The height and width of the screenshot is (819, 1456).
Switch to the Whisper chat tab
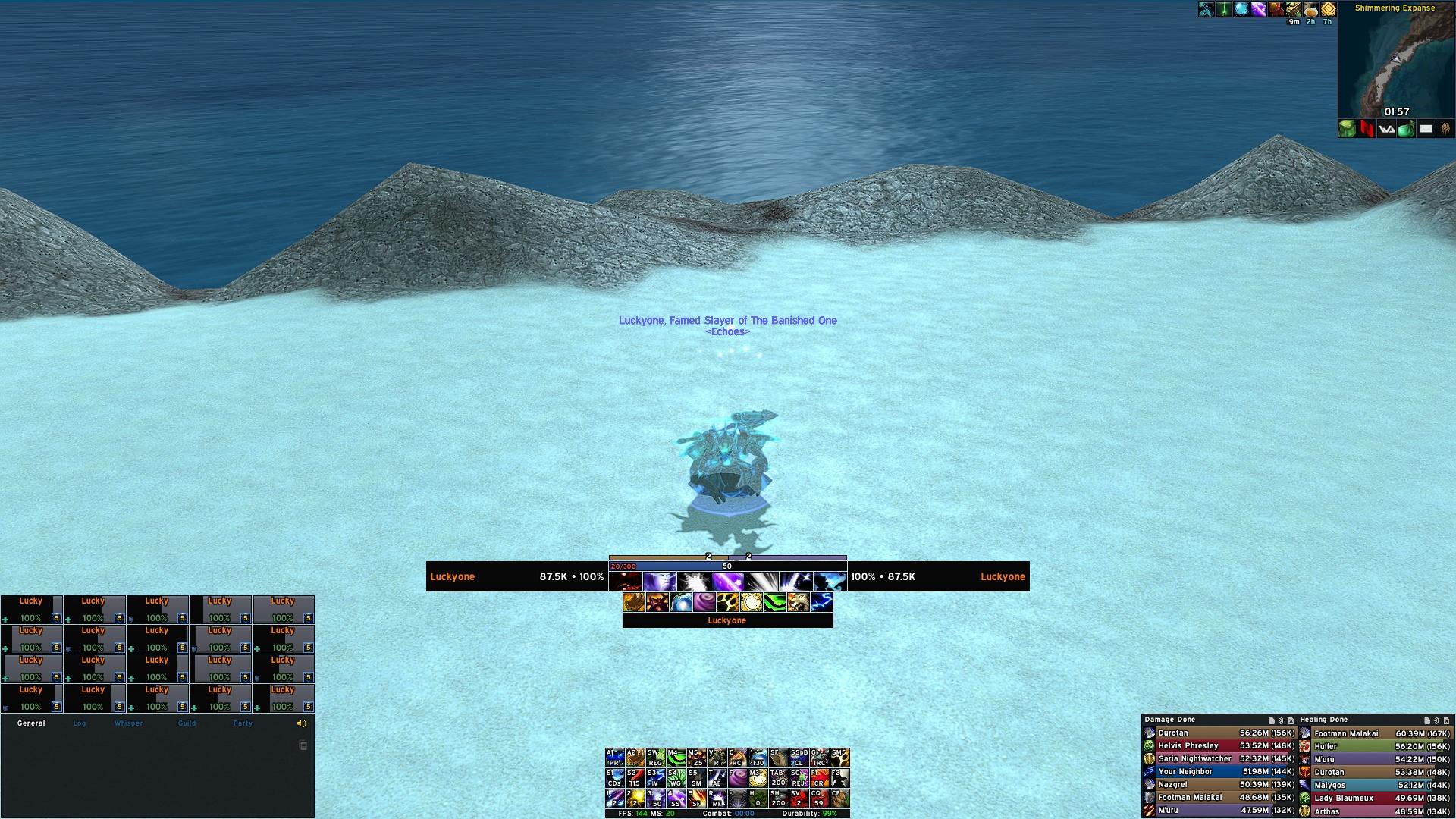point(128,723)
